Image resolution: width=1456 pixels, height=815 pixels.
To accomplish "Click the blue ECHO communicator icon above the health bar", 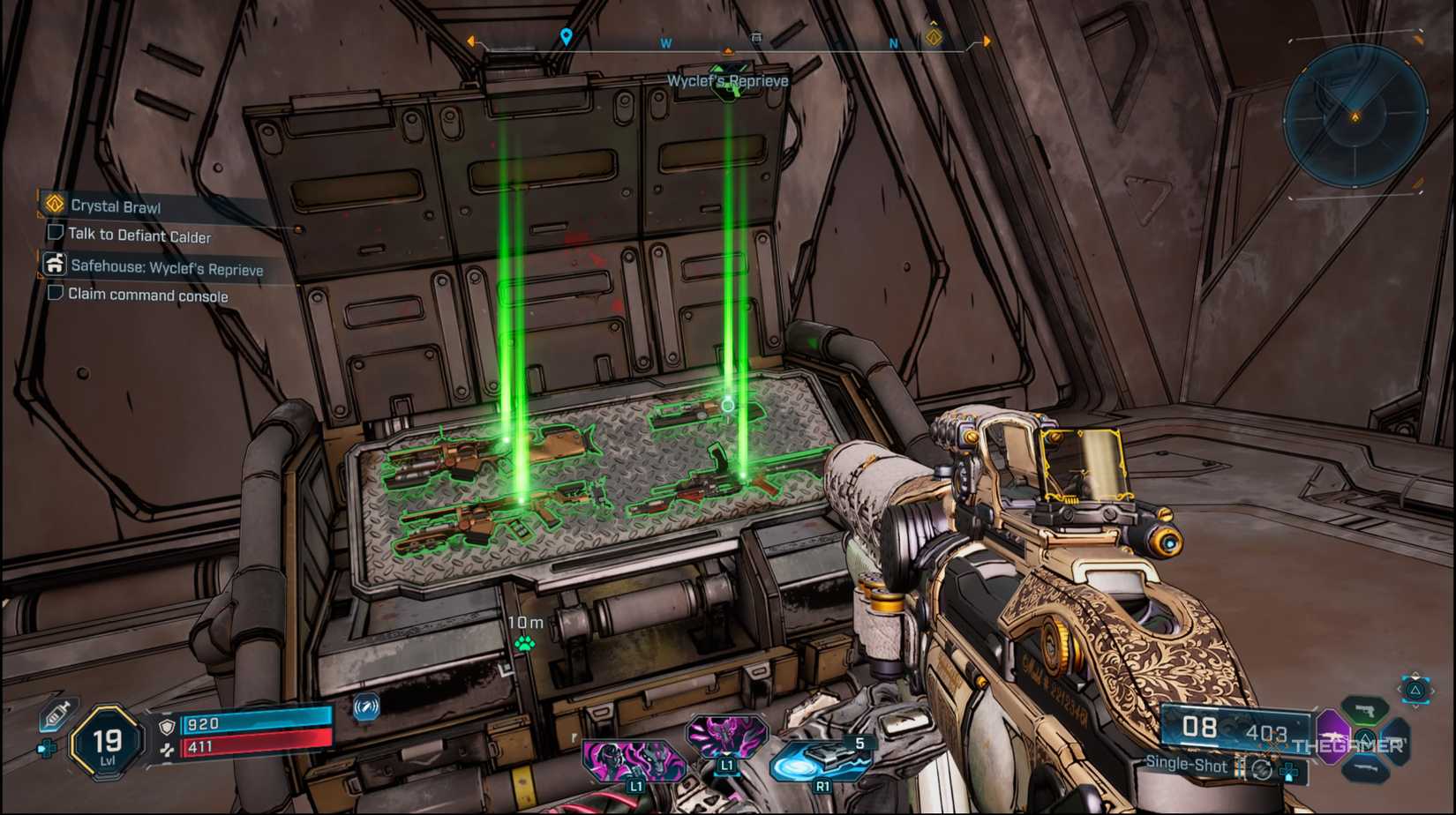I will (x=364, y=707).
